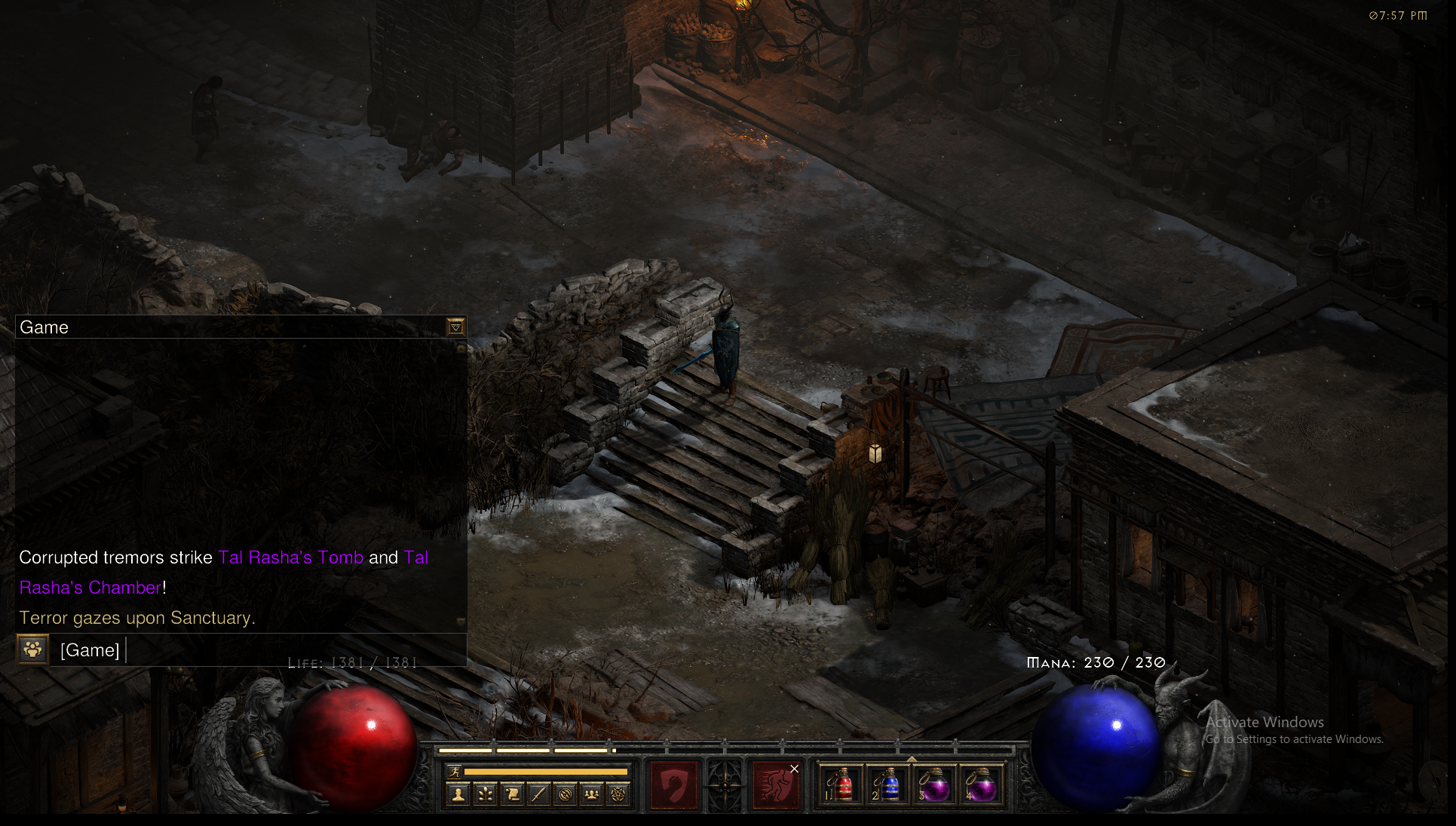Open the party screen button
The width and height of the screenshot is (1456, 826).
point(592,794)
